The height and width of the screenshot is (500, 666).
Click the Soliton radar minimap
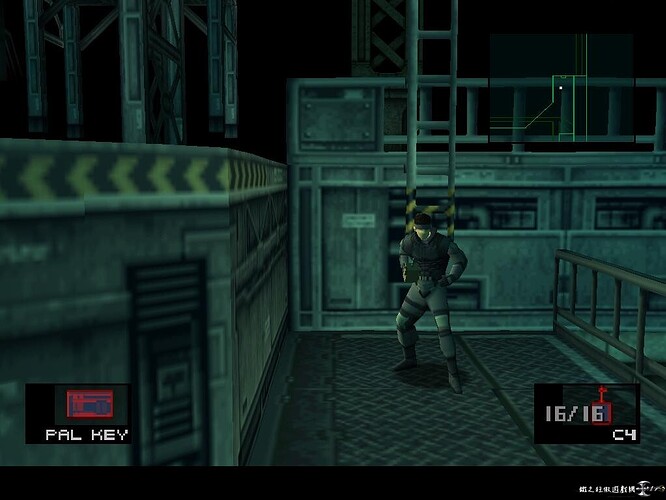pyautogui.click(x=561, y=88)
